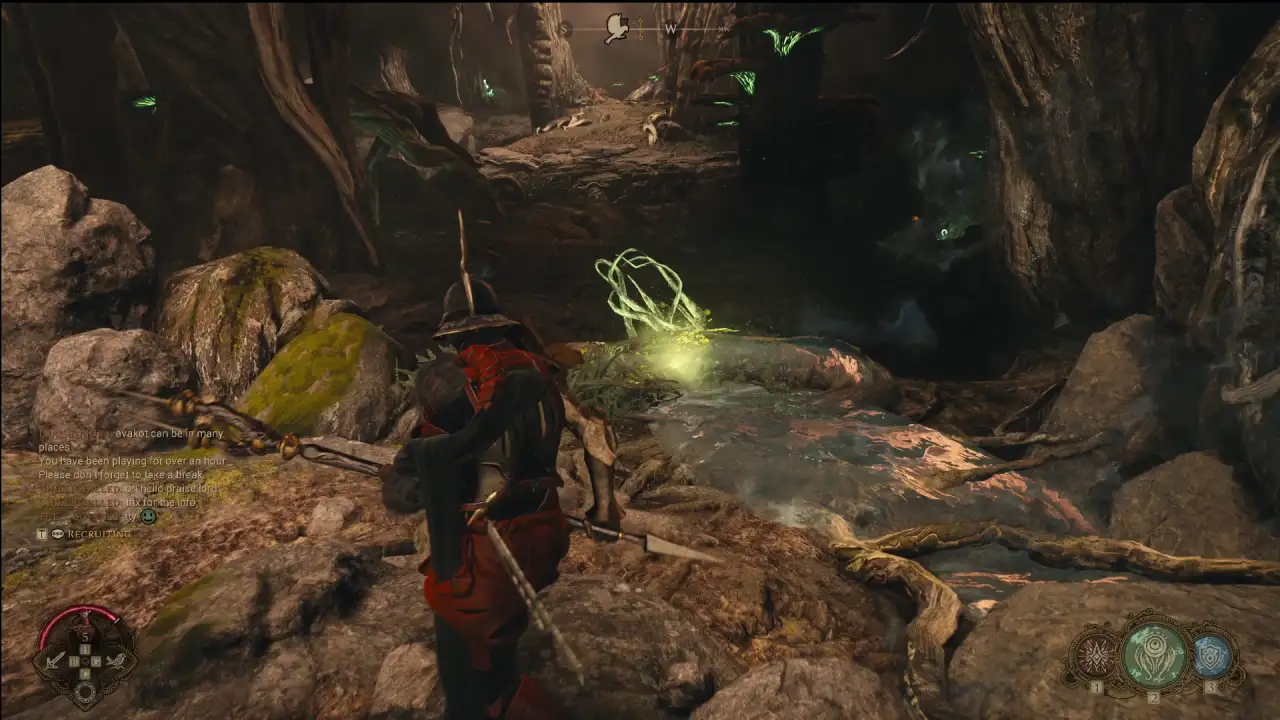The image size is (1280, 720).
Task: Click the bird marker on the compass
Action: 617,27
